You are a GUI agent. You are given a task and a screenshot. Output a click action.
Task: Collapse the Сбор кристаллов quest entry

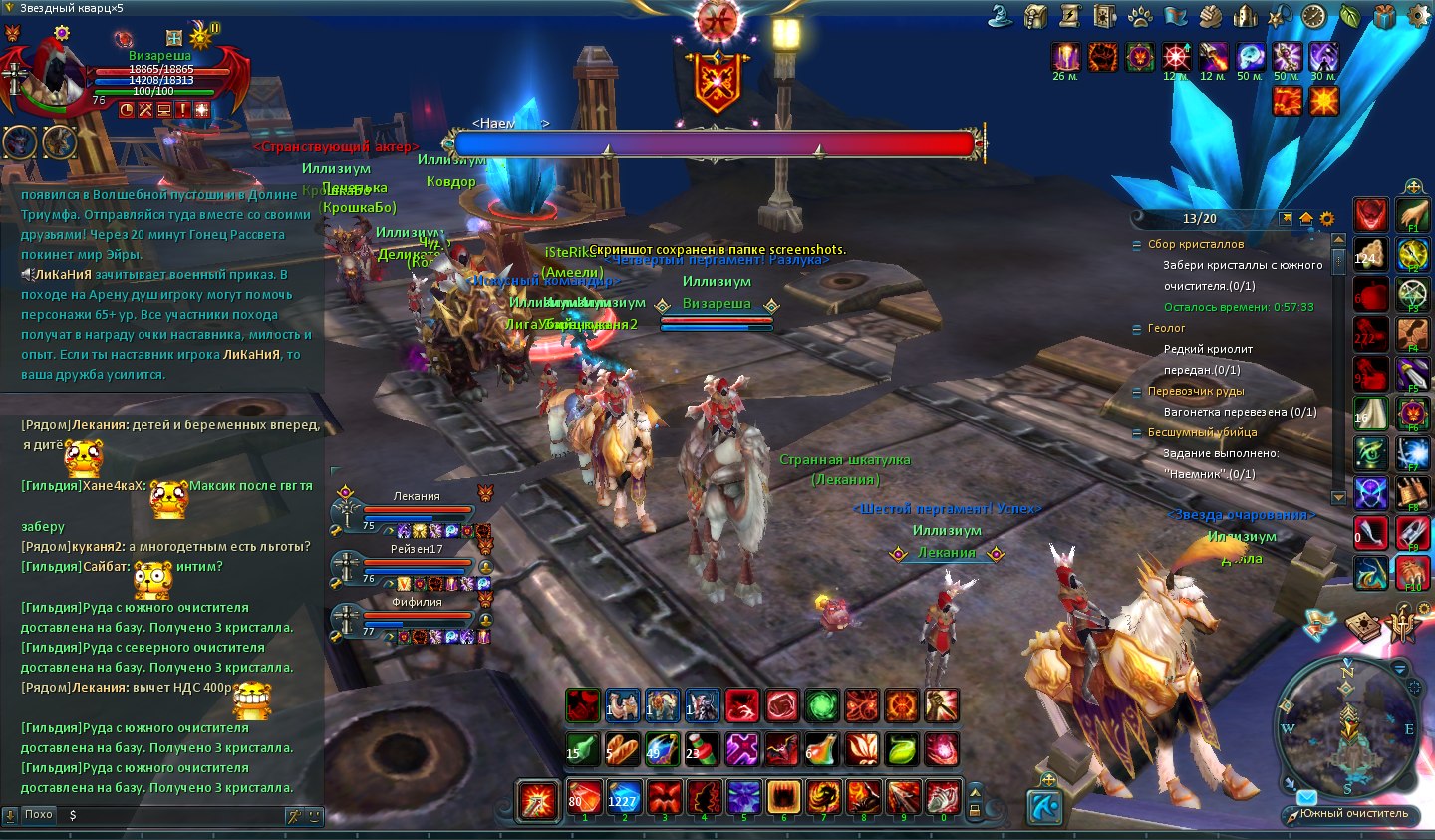pos(1137,245)
